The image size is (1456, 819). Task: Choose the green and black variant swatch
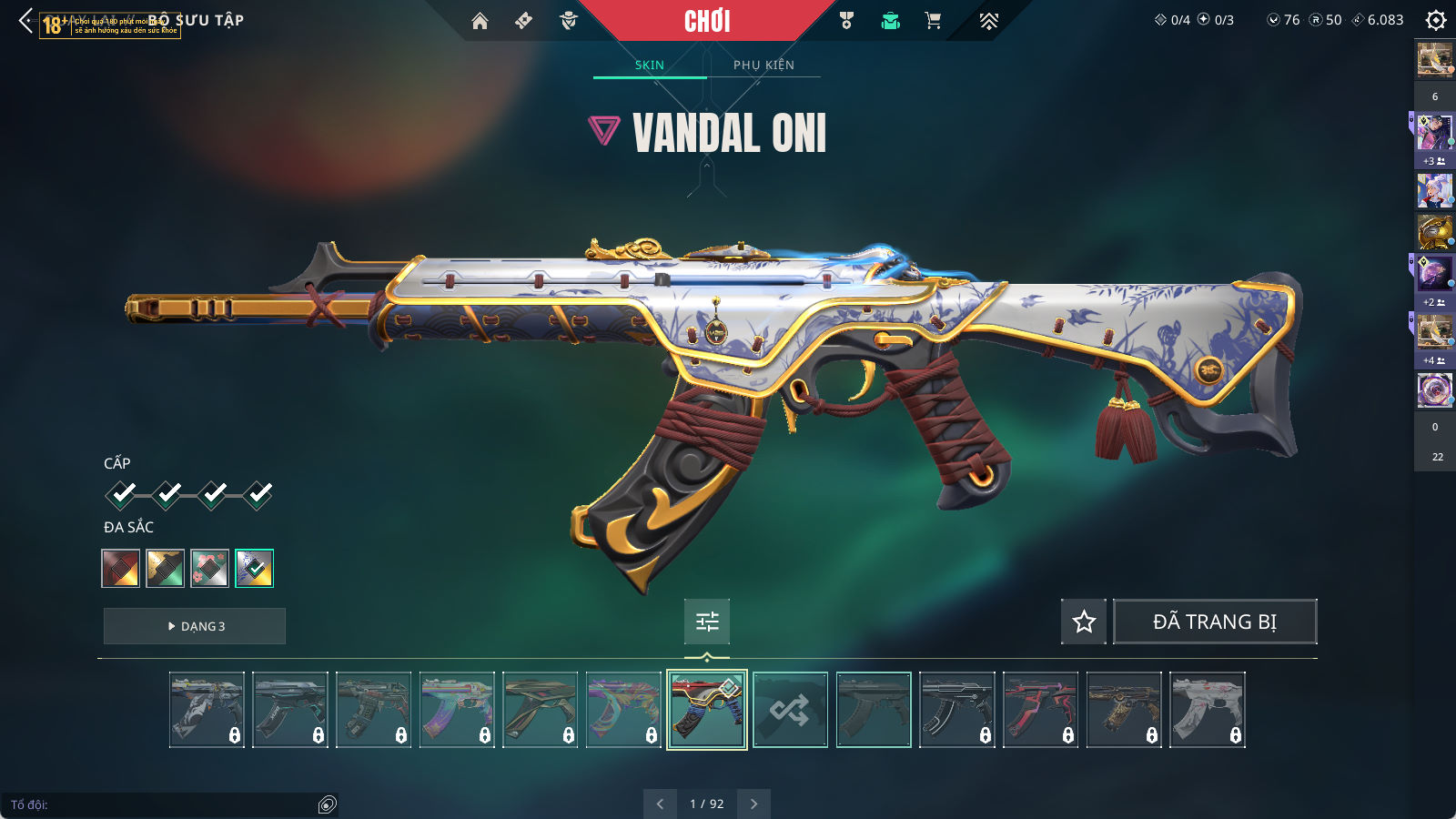[166, 569]
